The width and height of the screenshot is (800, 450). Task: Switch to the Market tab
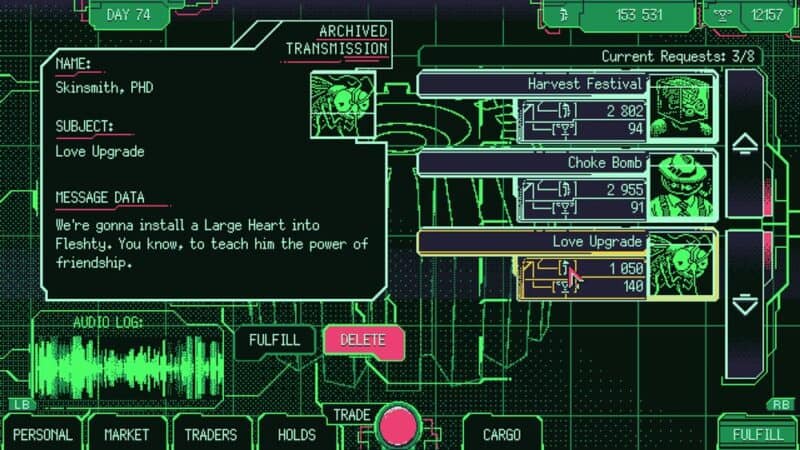(x=126, y=434)
